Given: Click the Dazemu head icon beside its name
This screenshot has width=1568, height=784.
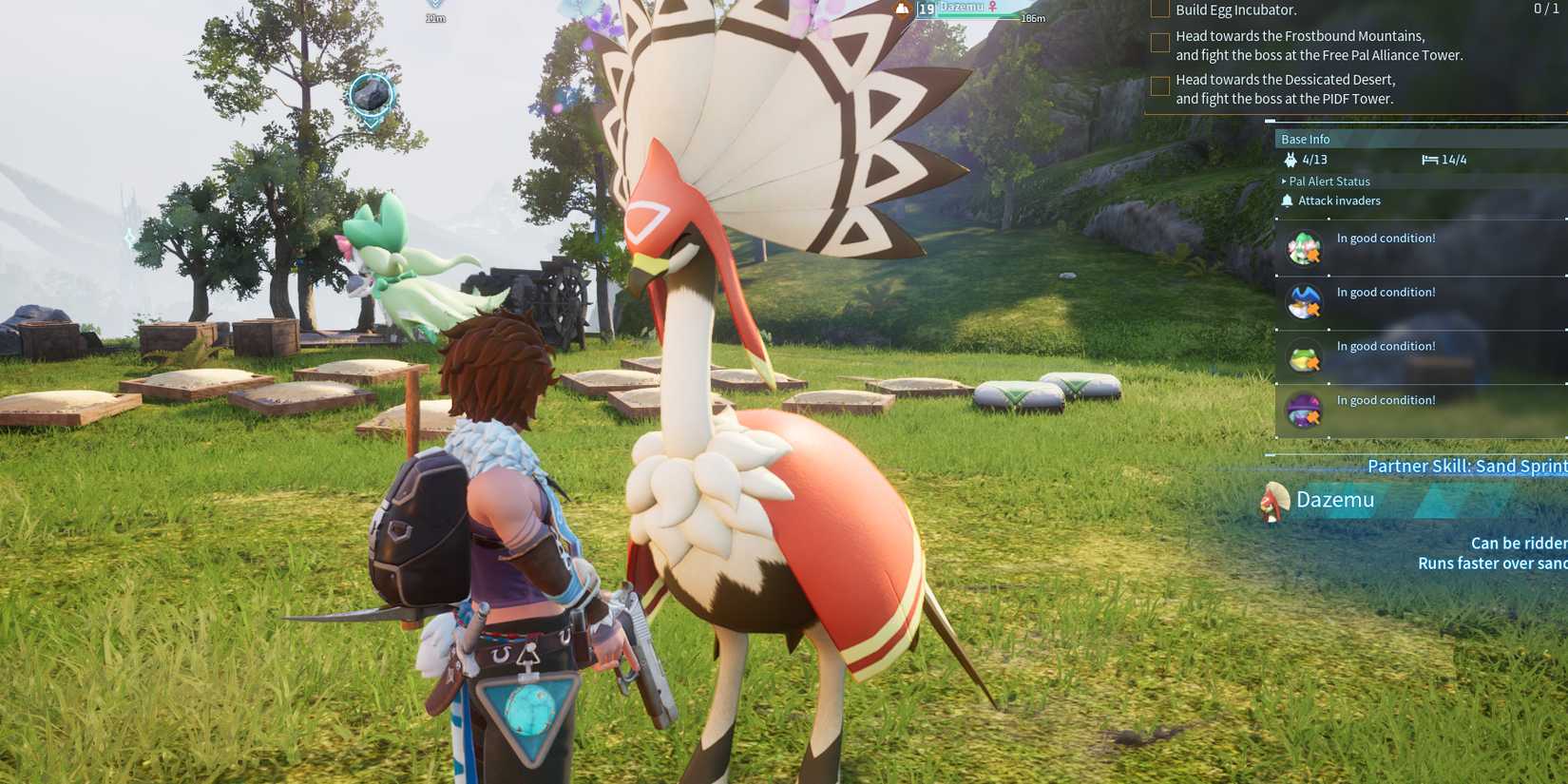Looking at the screenshot, I should click(x=1276, y=500).
